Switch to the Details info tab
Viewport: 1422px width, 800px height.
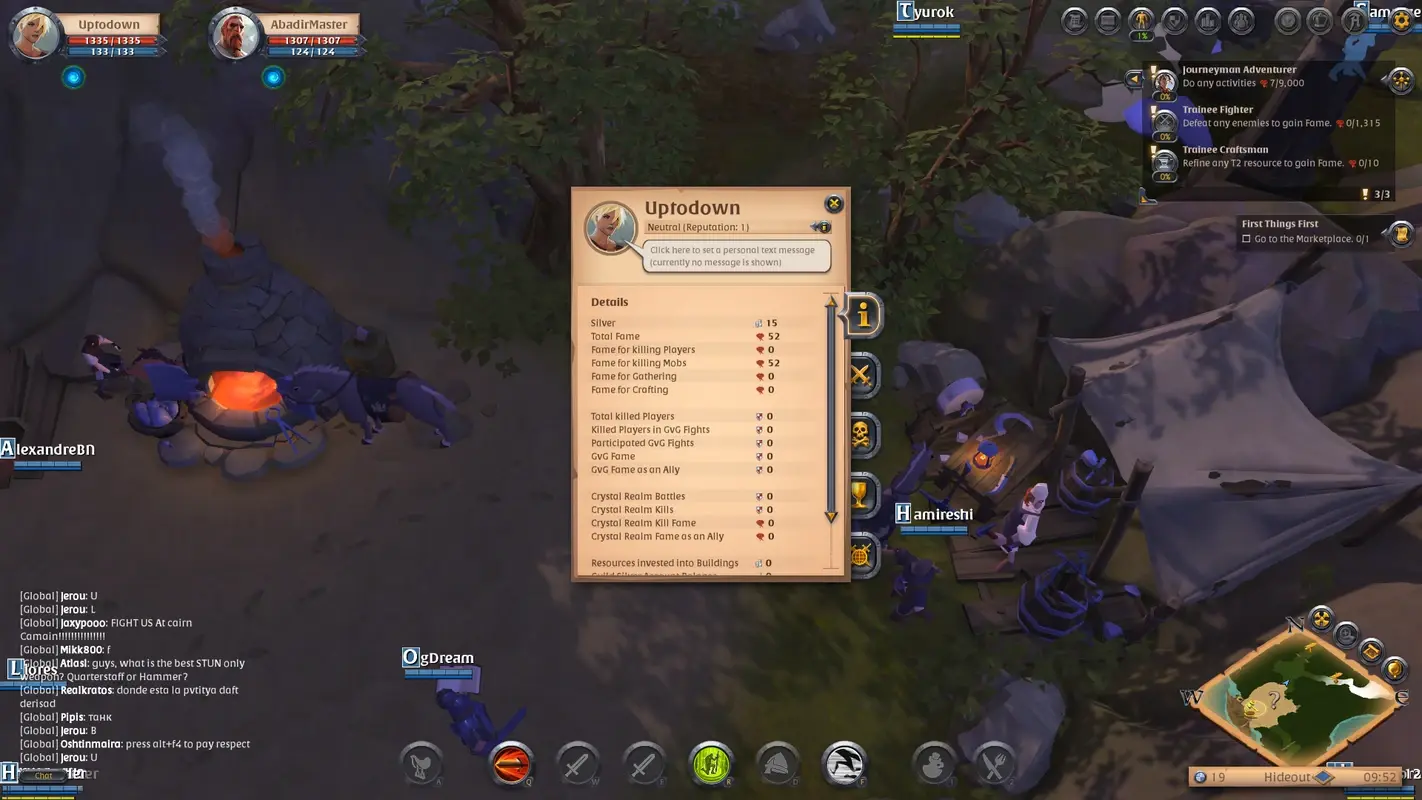tap(862, 315)
